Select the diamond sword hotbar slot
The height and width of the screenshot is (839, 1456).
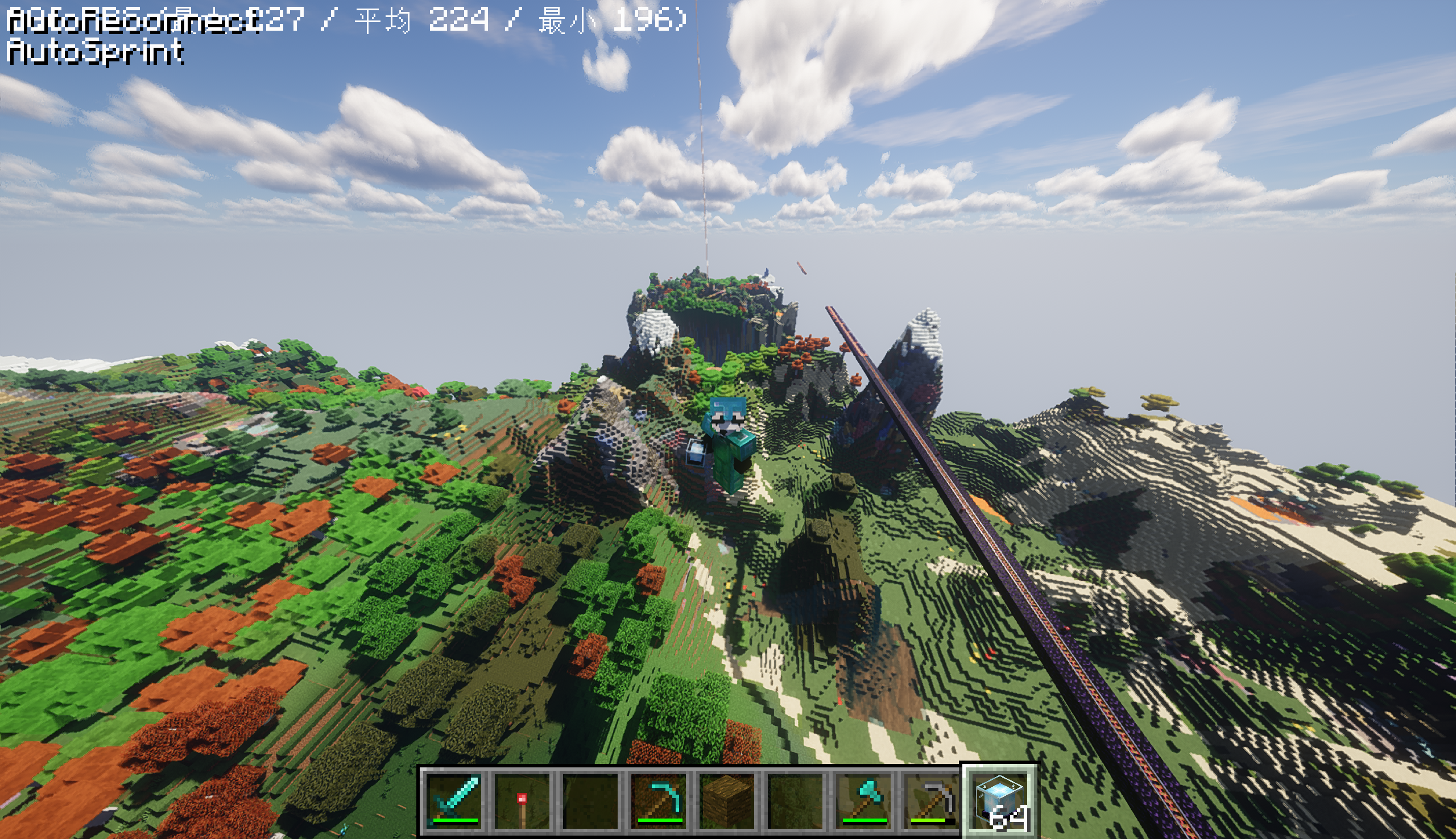click(x=455, y=800)
